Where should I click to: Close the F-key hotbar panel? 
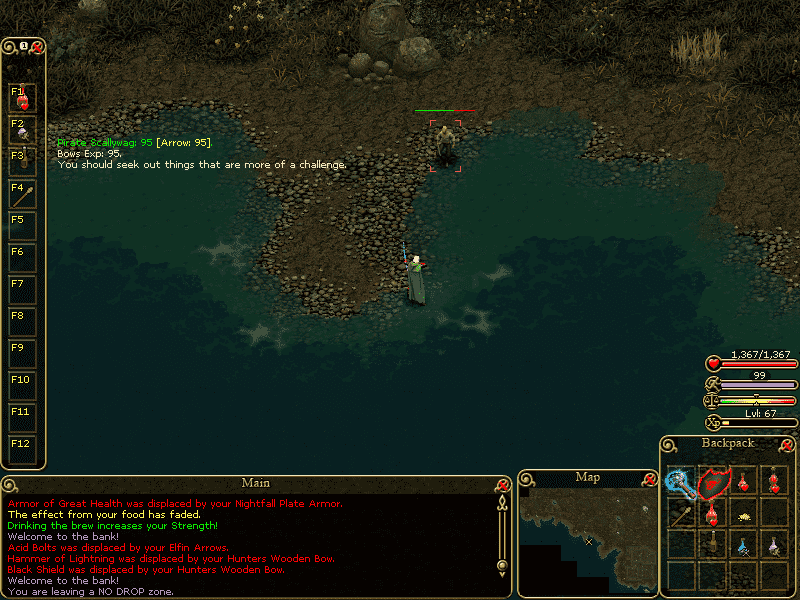[x=37, y=46]
